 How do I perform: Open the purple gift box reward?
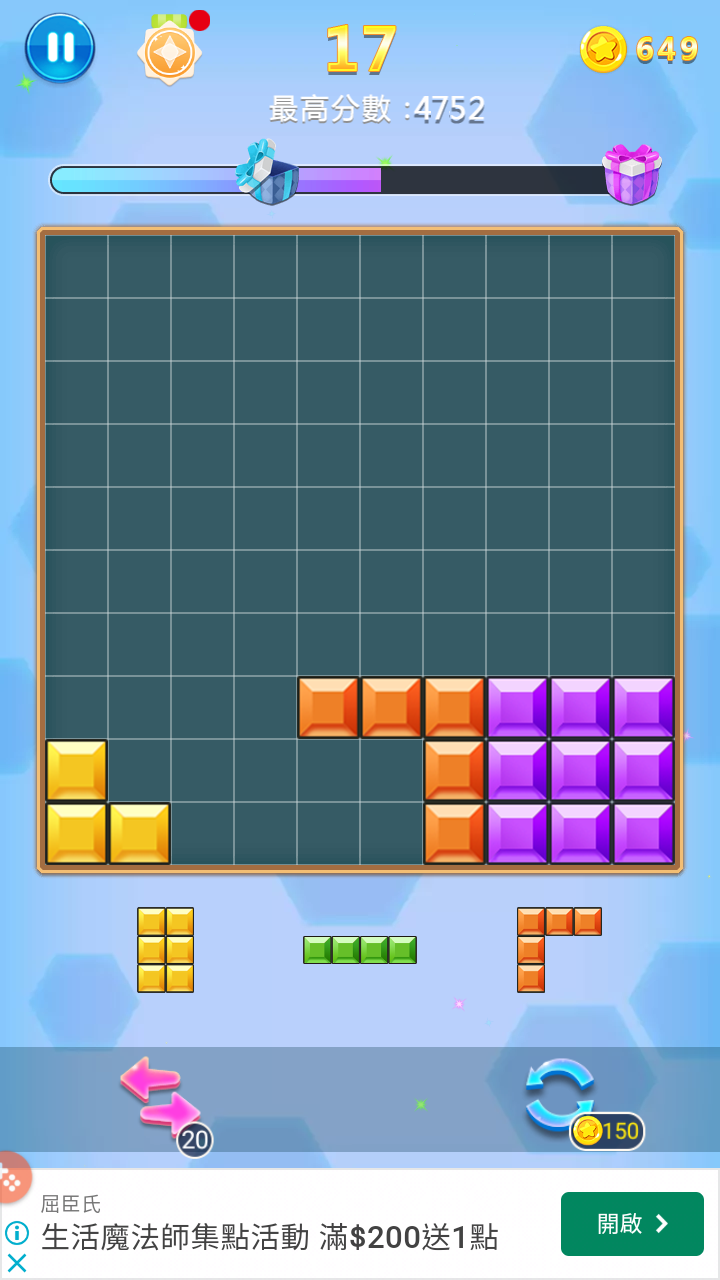631,174
